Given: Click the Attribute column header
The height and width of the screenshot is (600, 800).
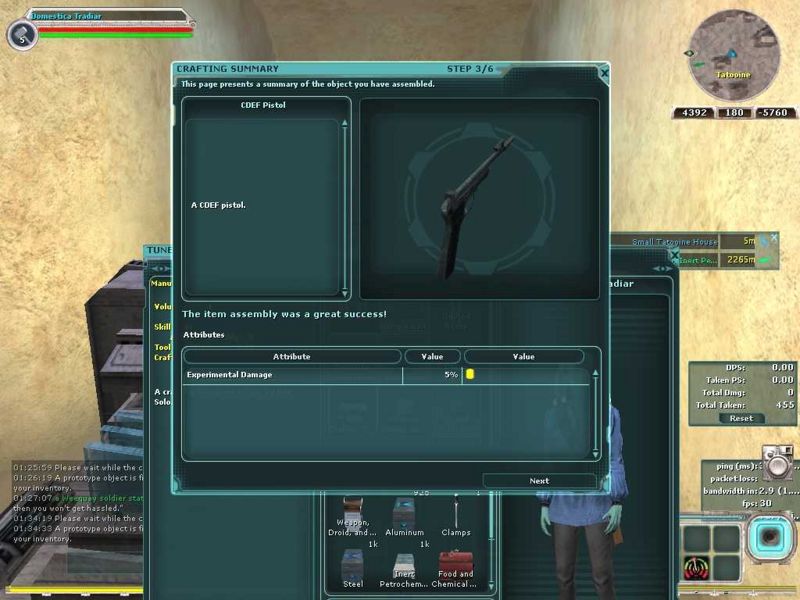Looking at the screenshot, I should (x=291, y=356).
